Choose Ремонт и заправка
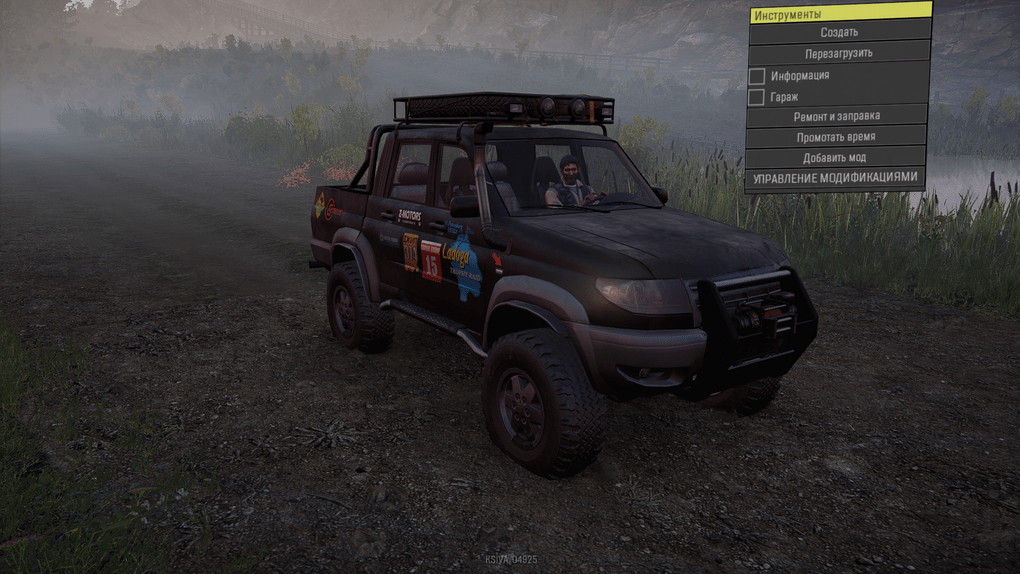Viewport: 1020px width, 574px height. [x=837, y=116]
